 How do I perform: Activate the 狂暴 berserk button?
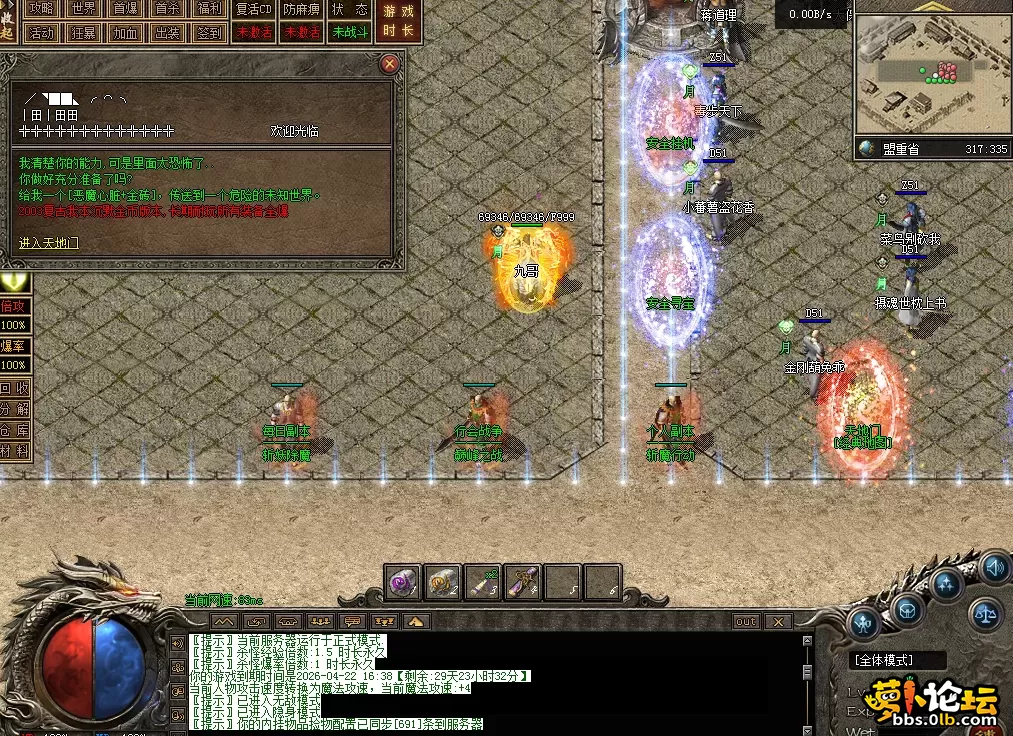pos(84,32)
